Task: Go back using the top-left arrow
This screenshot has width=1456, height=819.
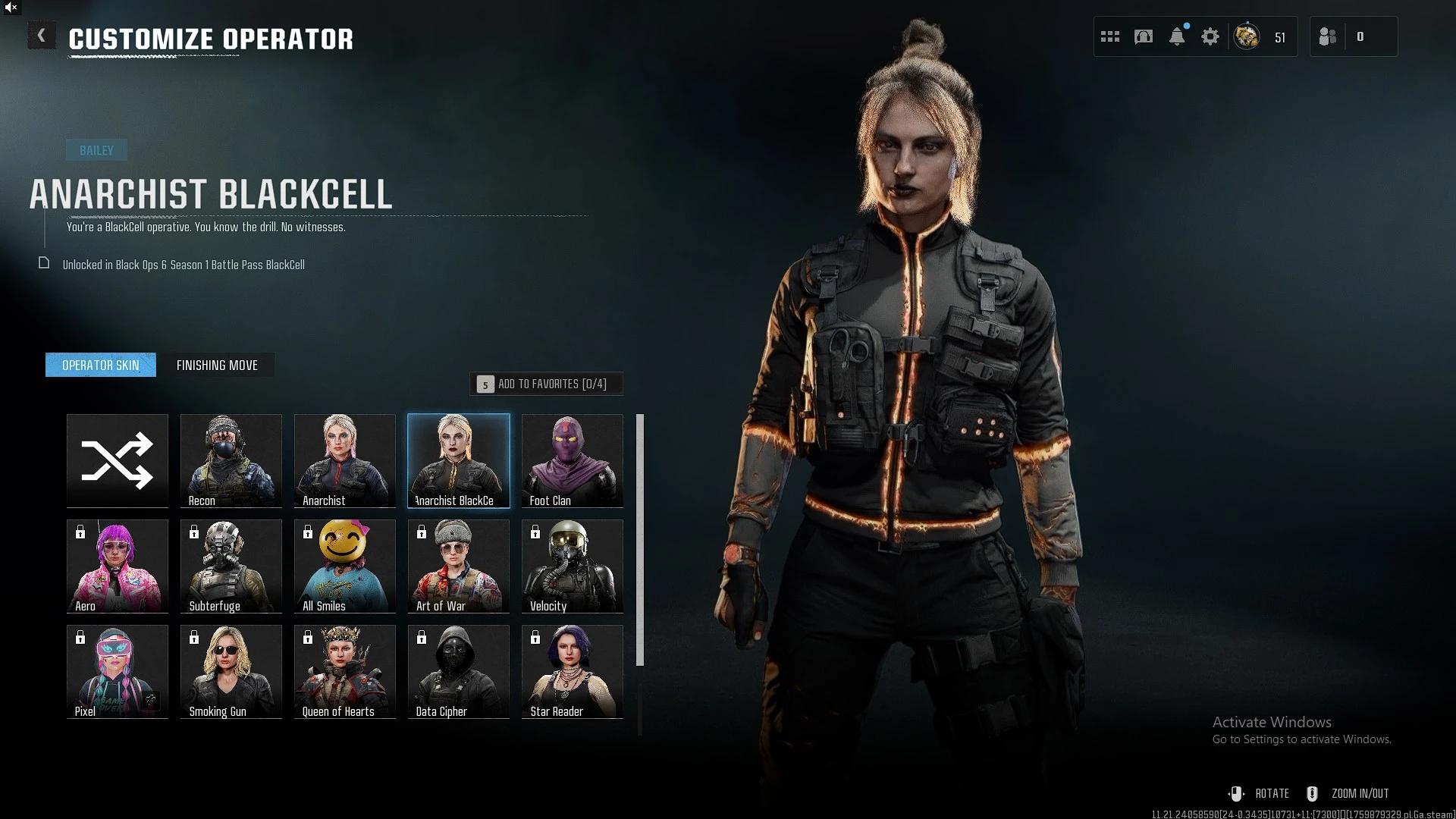Action: tap(42, 36)
